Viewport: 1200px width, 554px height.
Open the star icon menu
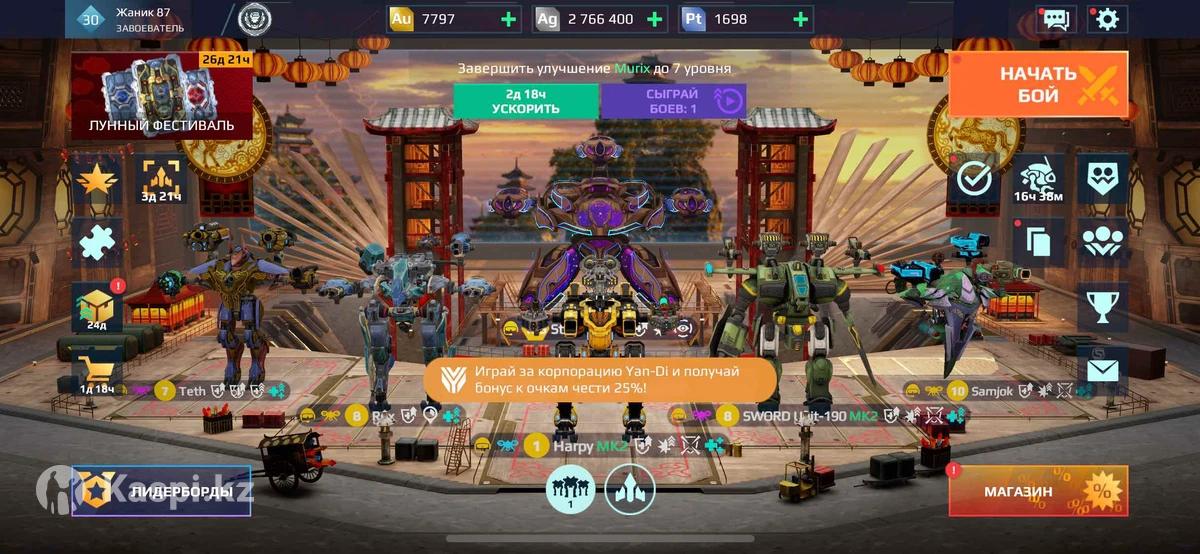pos(98,179)
